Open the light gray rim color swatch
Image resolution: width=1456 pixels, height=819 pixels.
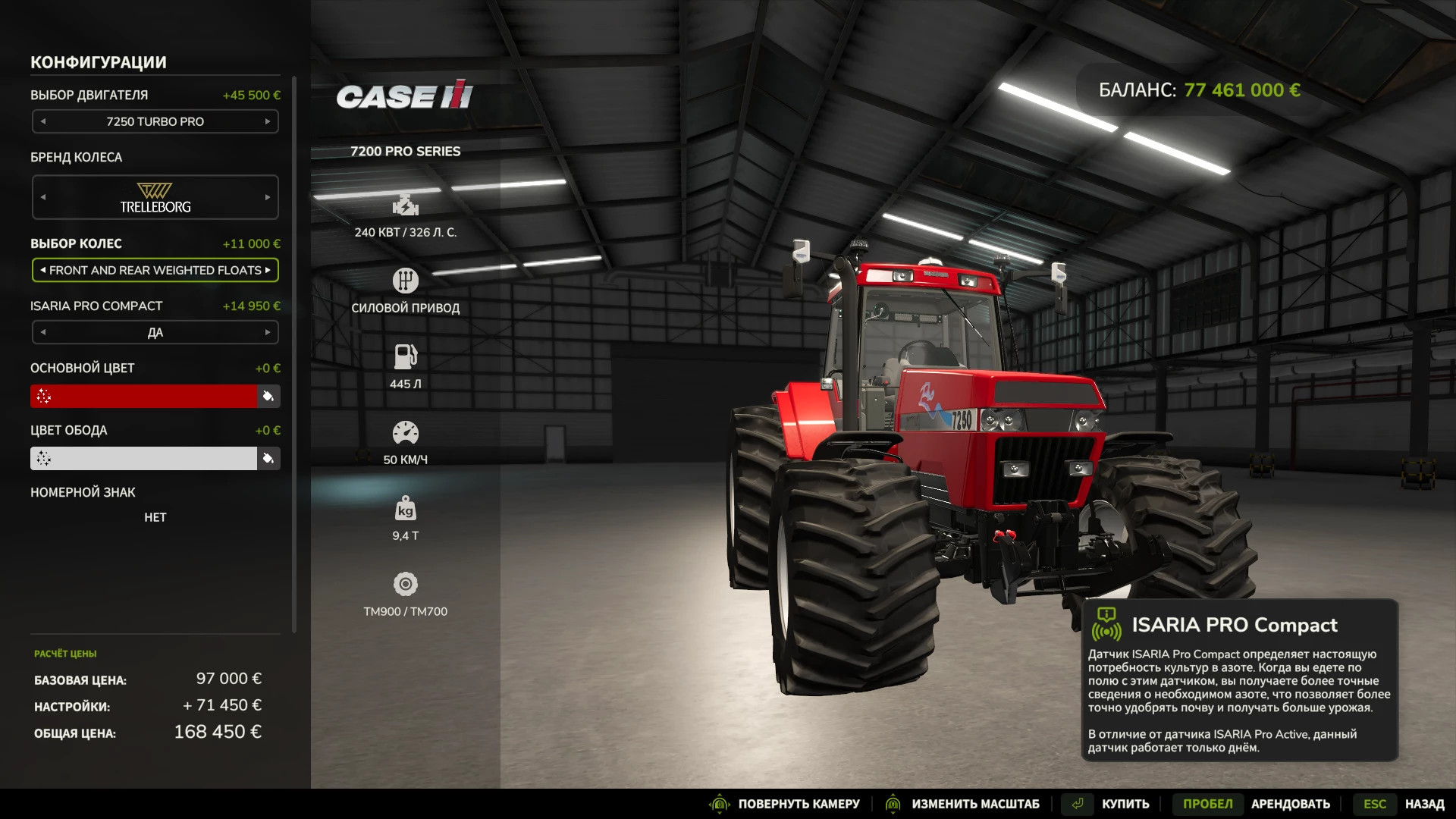coord(144,458)
